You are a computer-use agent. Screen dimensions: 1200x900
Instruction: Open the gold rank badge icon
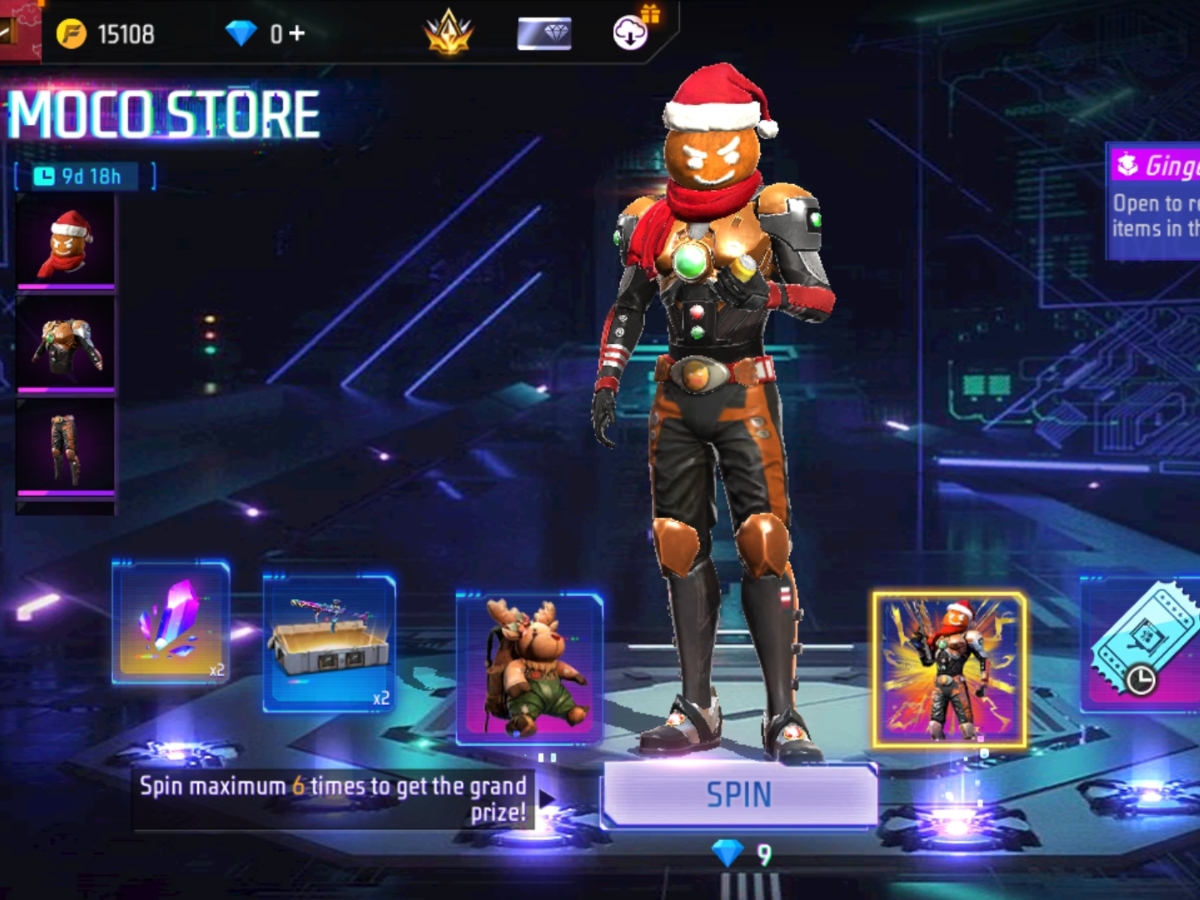pyautogui.click(x=447, y=33)
